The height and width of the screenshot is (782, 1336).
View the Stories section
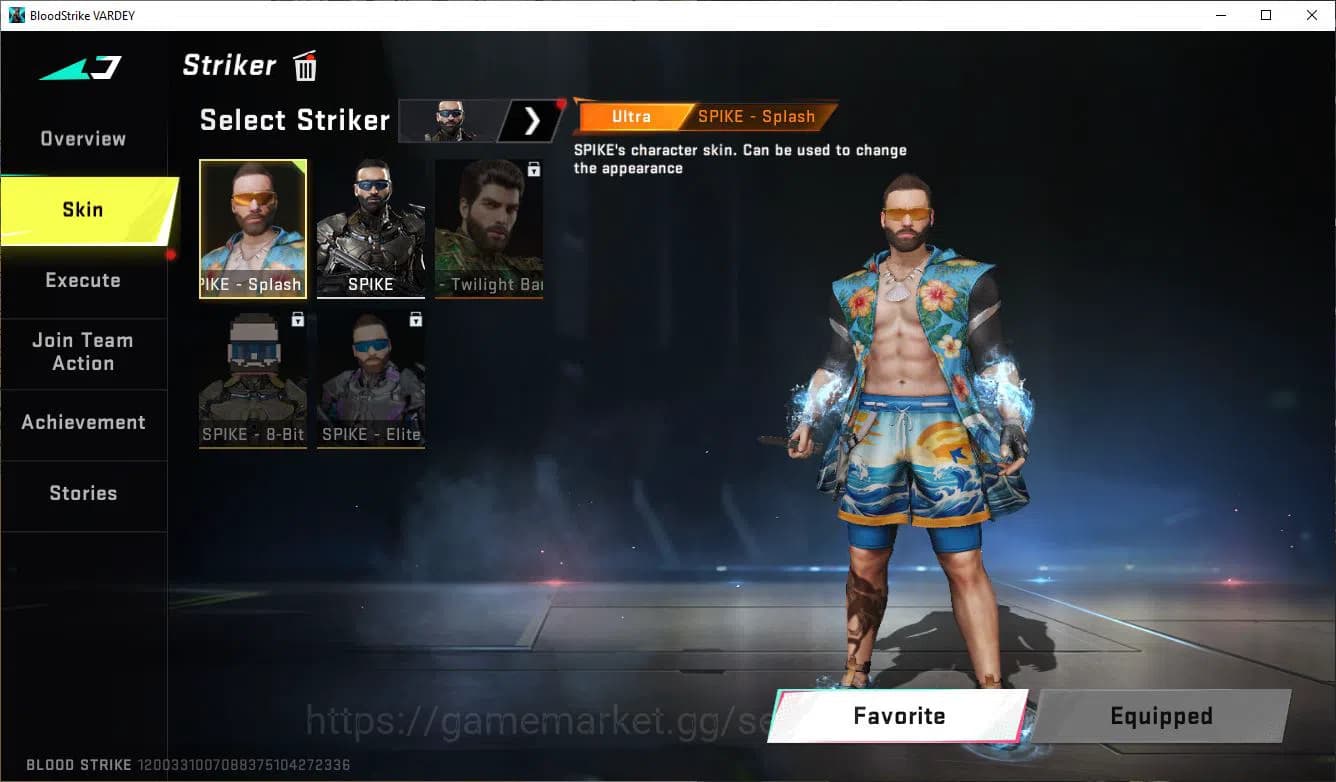83,492
